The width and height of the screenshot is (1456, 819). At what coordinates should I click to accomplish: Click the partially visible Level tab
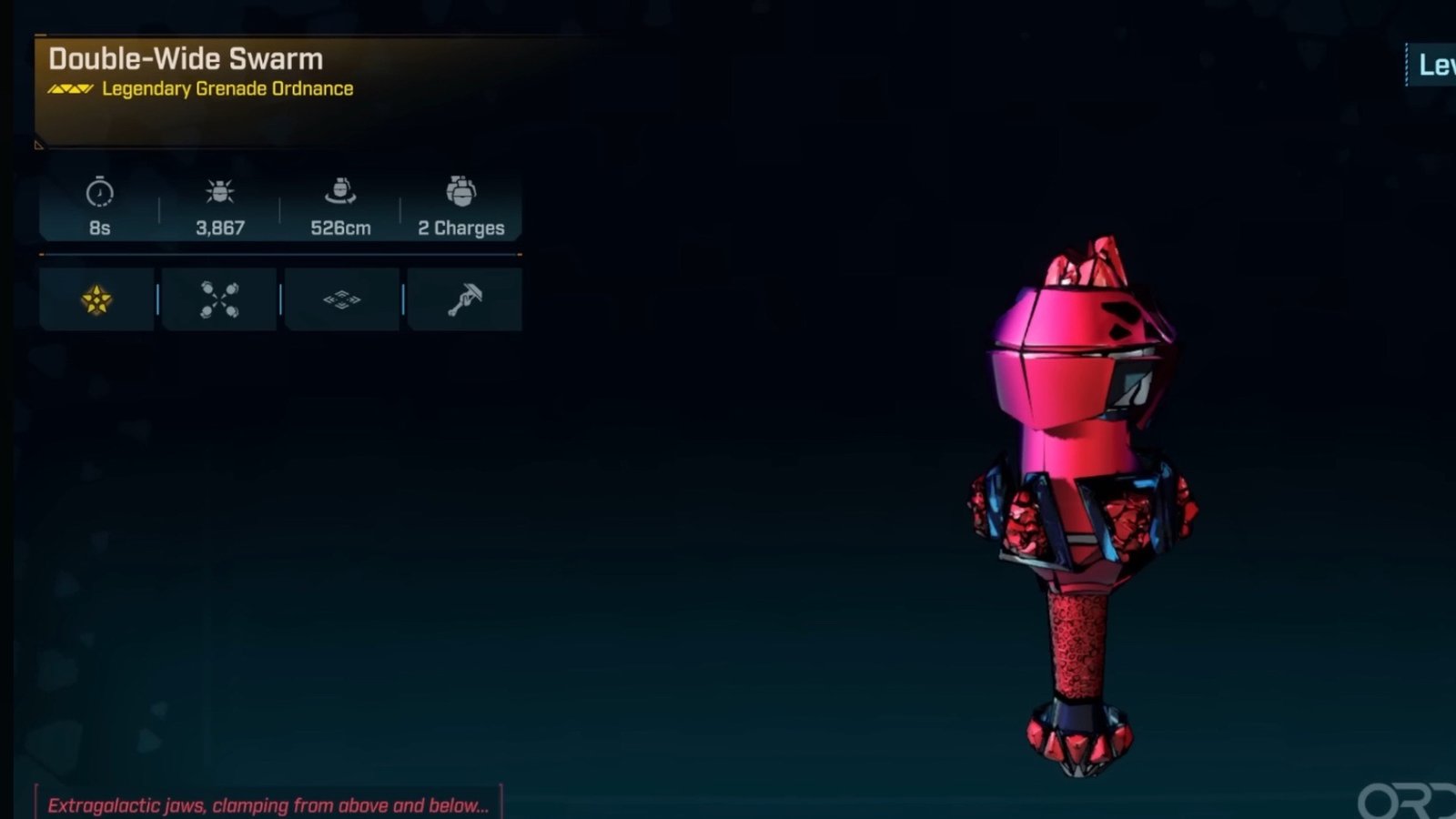click(1435, 65)
